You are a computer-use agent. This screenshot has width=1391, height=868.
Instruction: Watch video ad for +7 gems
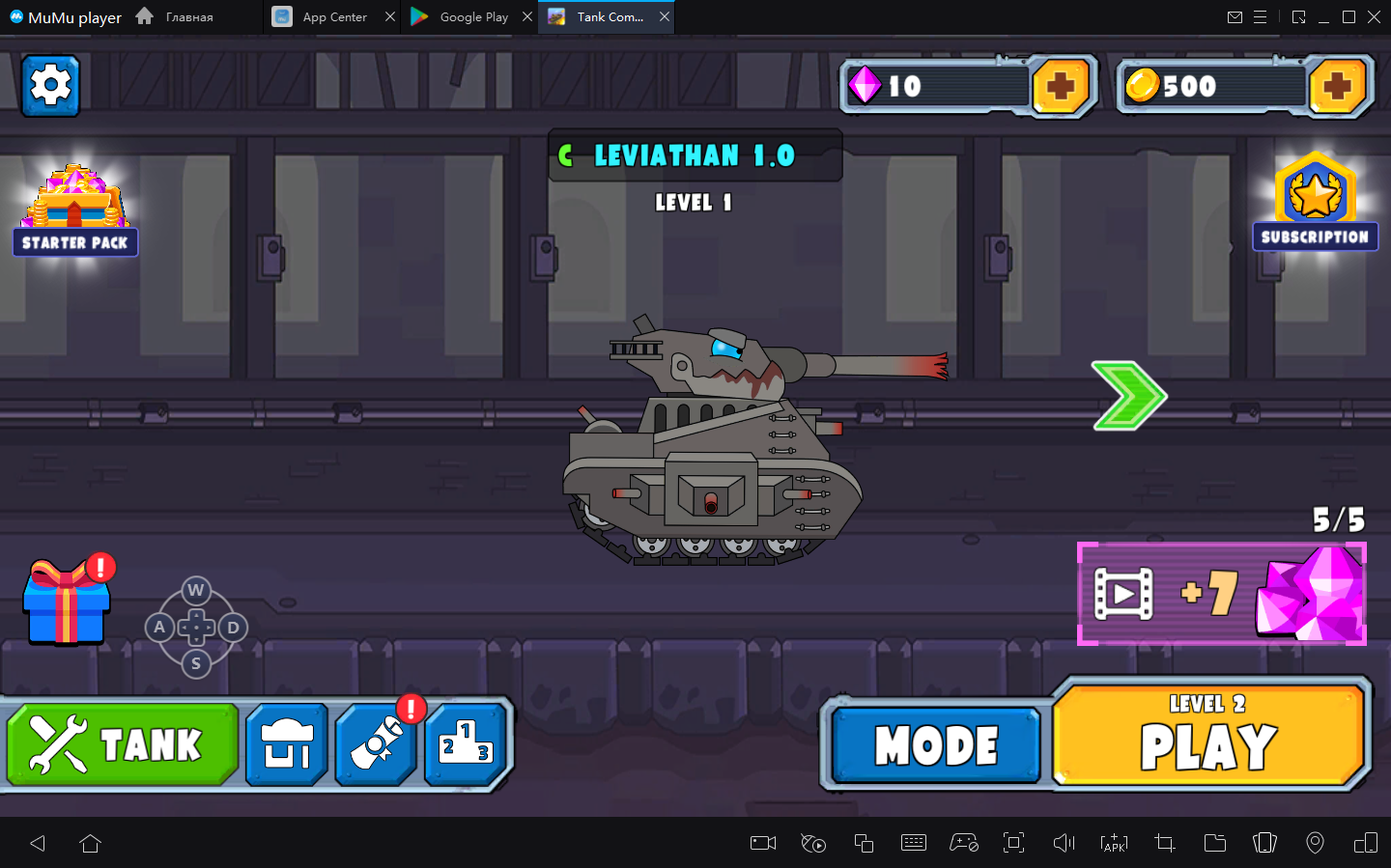click(1221, 594)
